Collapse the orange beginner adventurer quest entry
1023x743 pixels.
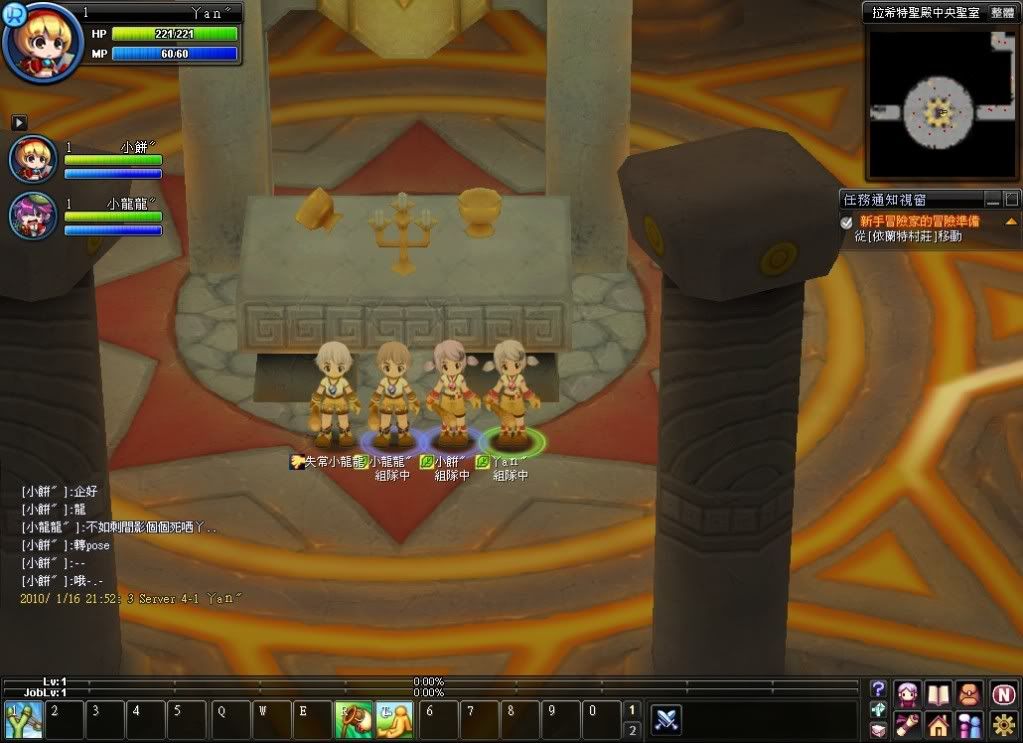[1010, 221]
